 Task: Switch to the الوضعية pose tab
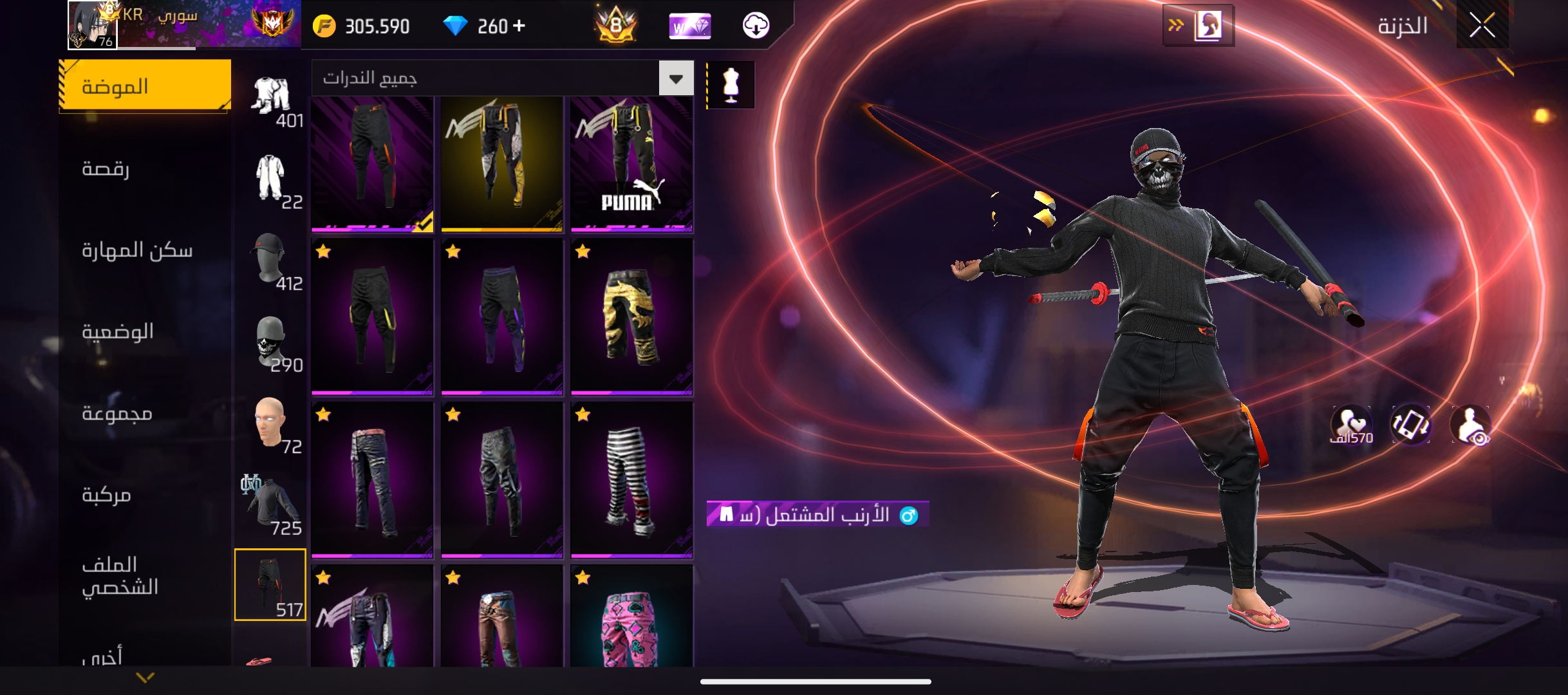click(118, 332)
